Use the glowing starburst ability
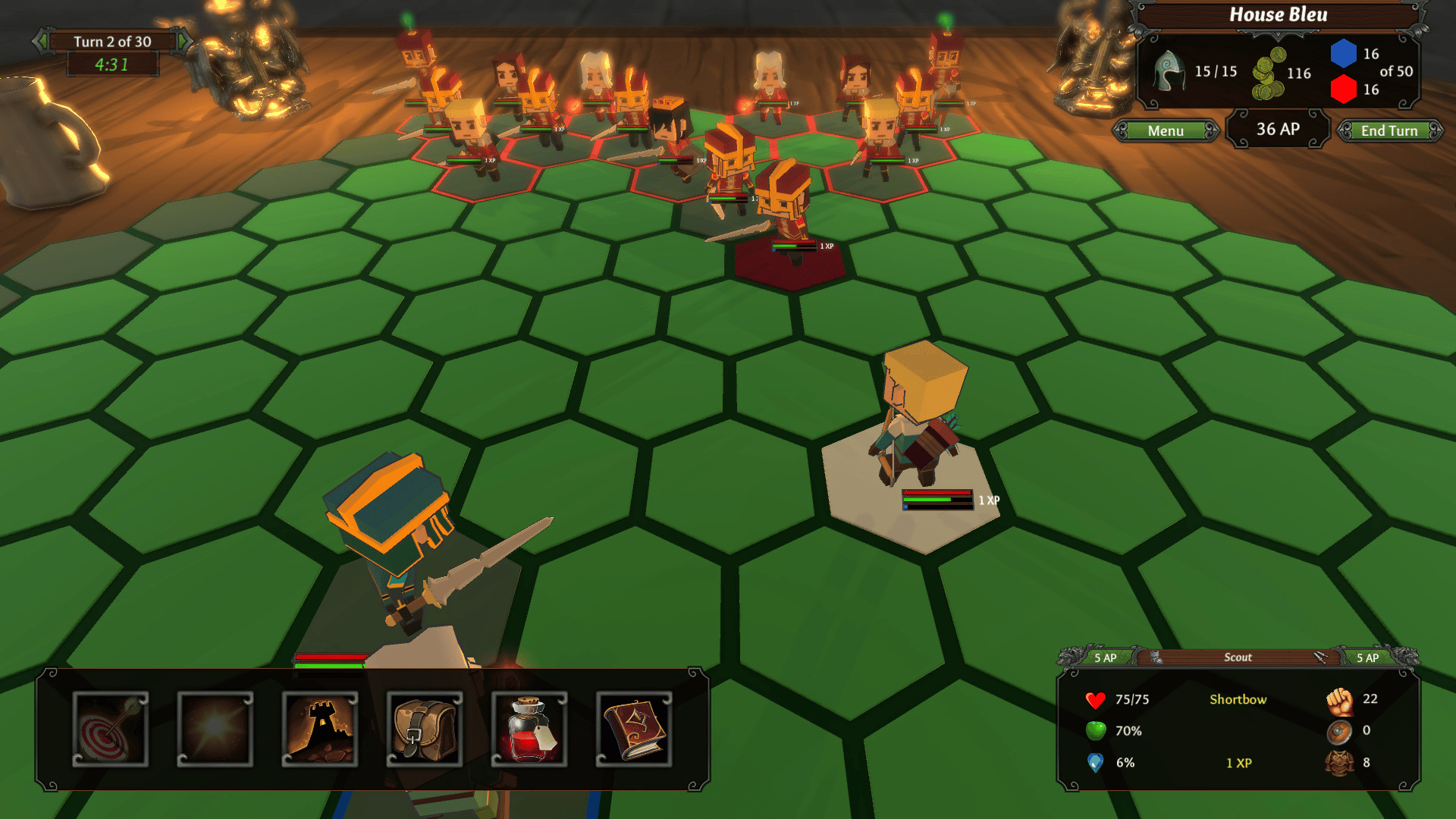1456x819 pixels. (x=215, y=729)
